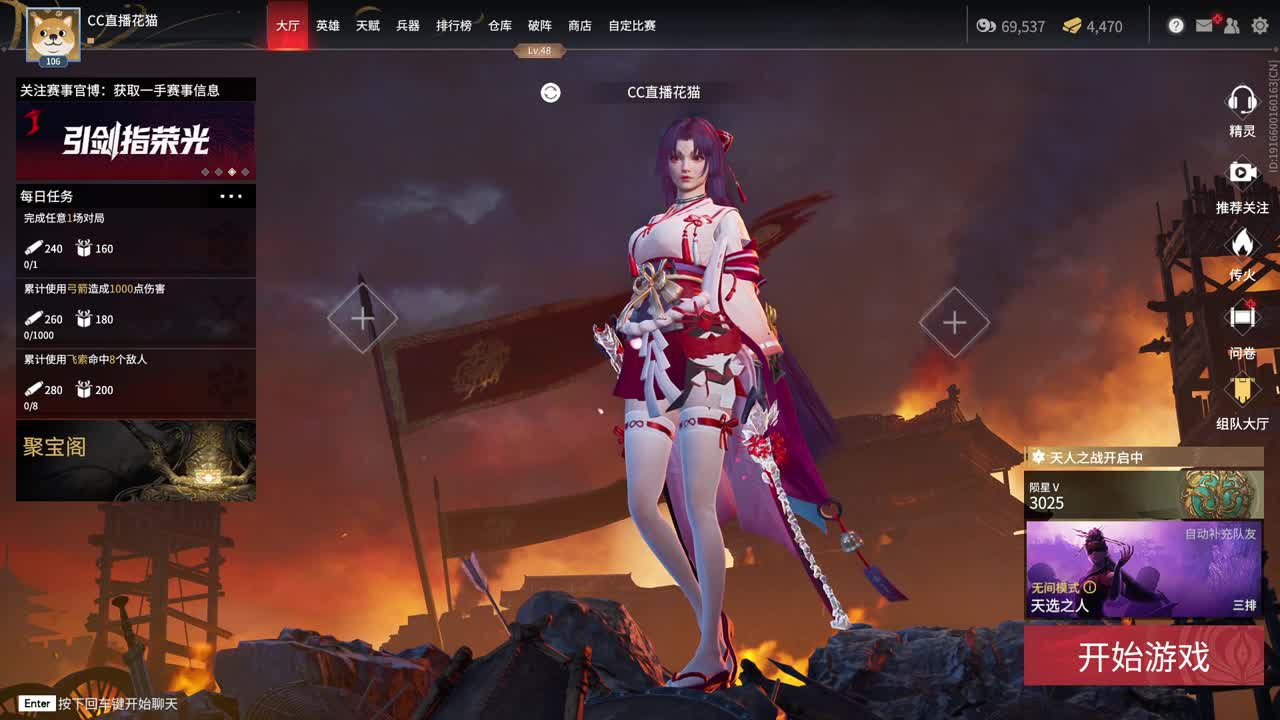Open the mail inbox envelope icon
Screen dimensions: 1280x720
pyautogui.click(x=1204, y=27)
